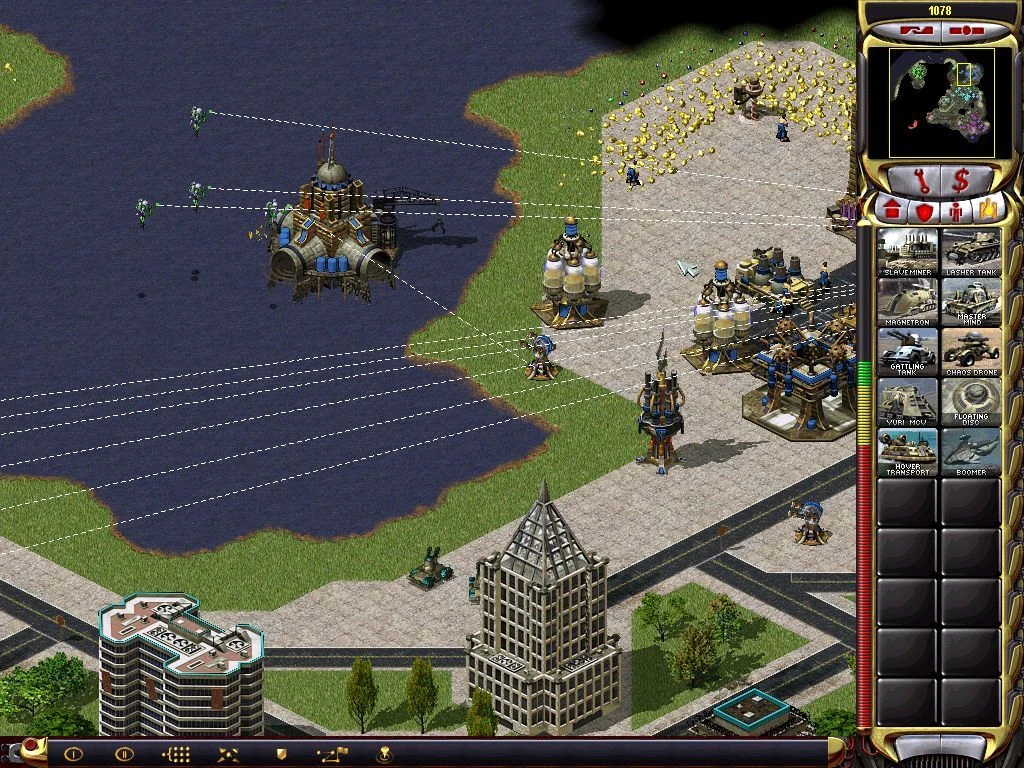Viewport: 1024px width, 768px height.
Task: Switch to the infantry build tab
Action: (956, 211)
